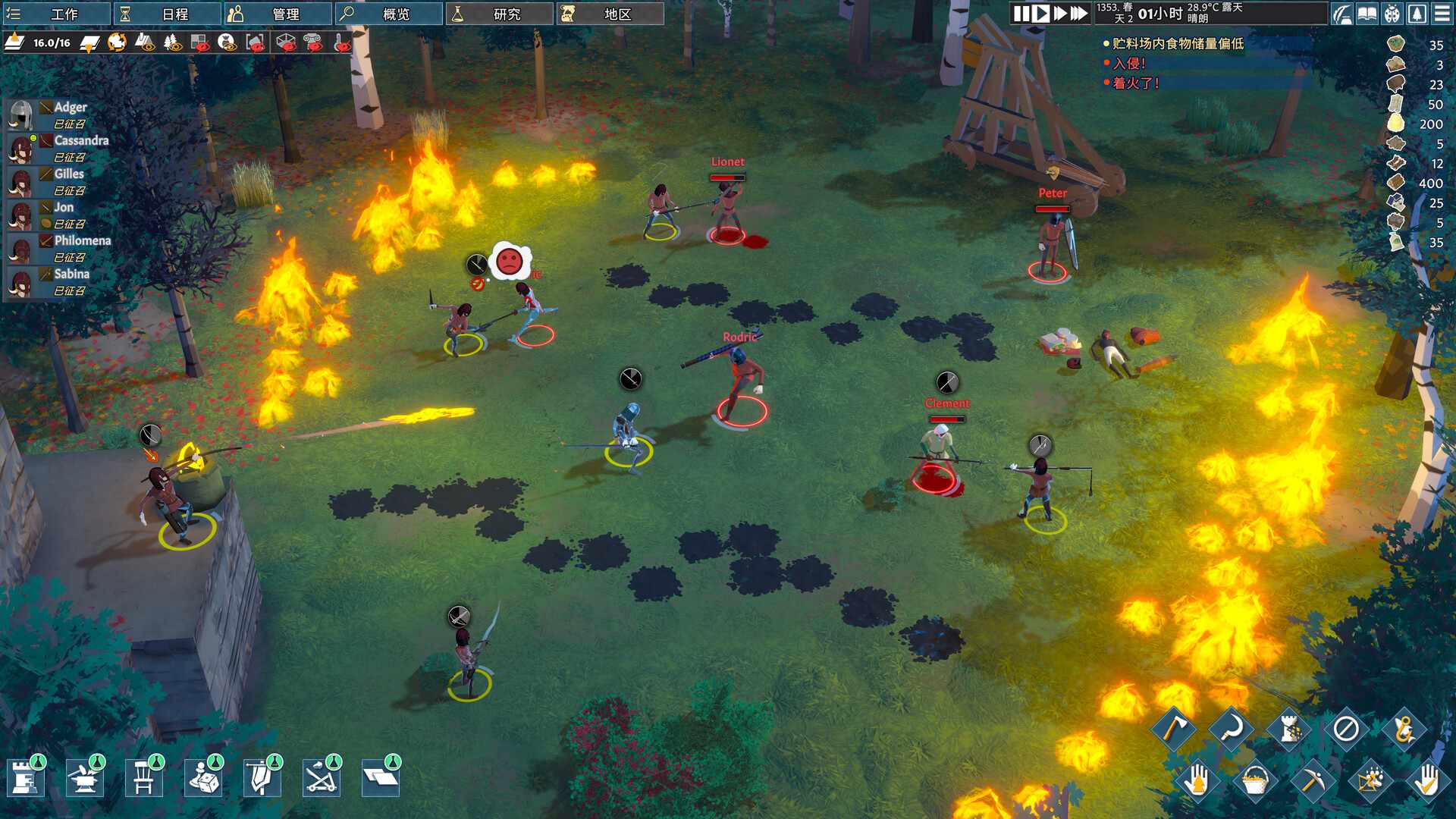This screenshot has width=1456, height=819.
Task: Set game speed to fastest triple arrow
Action: point(1078,14)
